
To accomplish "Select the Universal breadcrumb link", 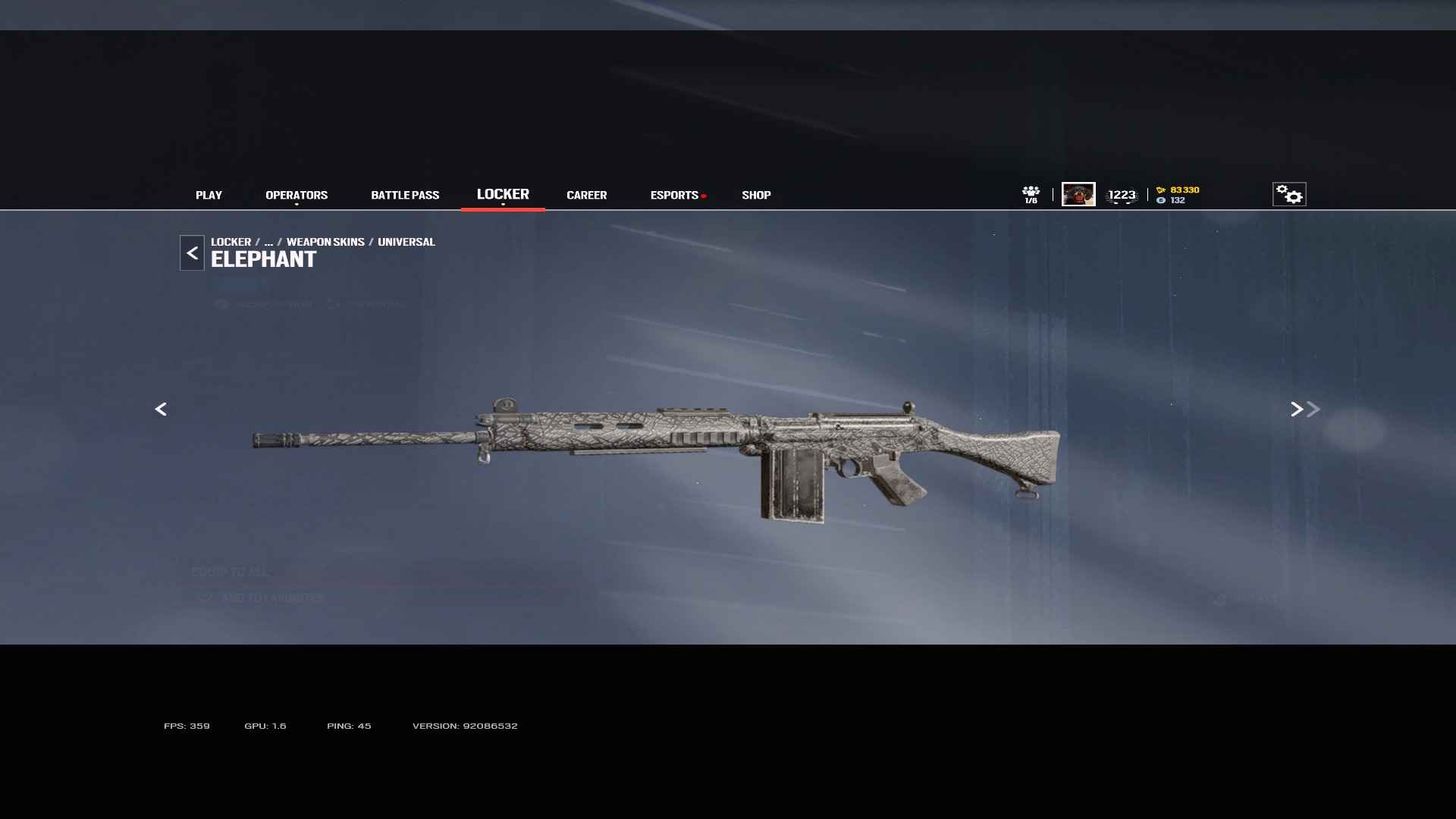I will tap(406, 242).
